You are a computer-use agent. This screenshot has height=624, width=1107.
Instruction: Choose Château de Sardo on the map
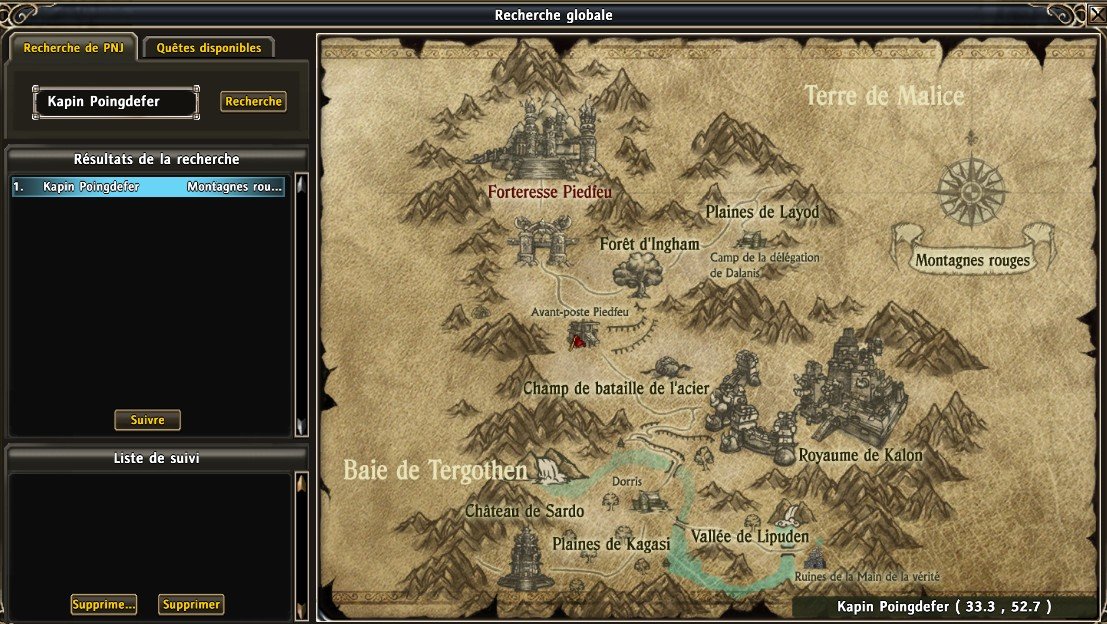point(524,511)
